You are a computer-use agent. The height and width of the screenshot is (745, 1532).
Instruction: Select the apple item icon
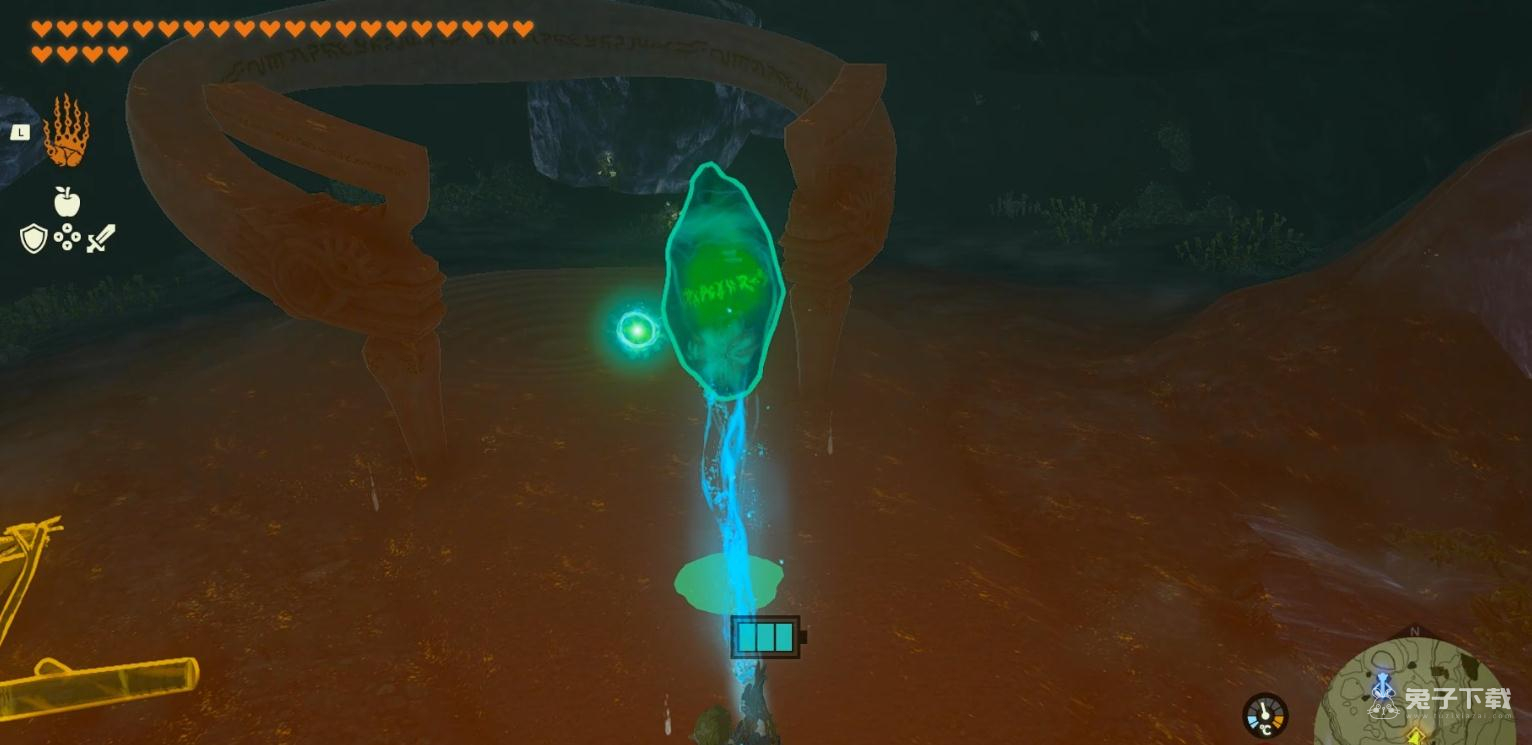point(67,202)
